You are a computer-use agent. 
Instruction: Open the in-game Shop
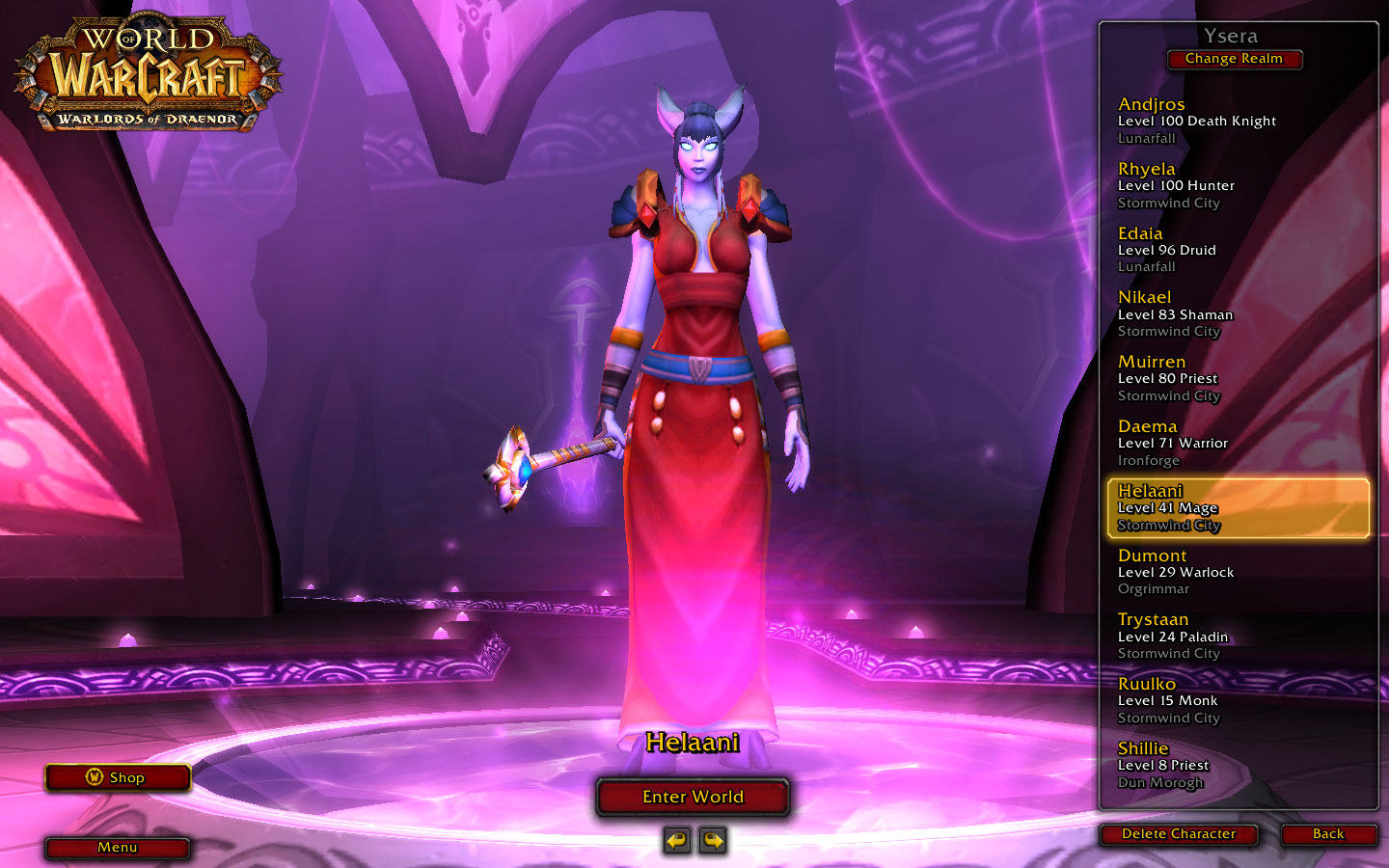click(117, 777)
